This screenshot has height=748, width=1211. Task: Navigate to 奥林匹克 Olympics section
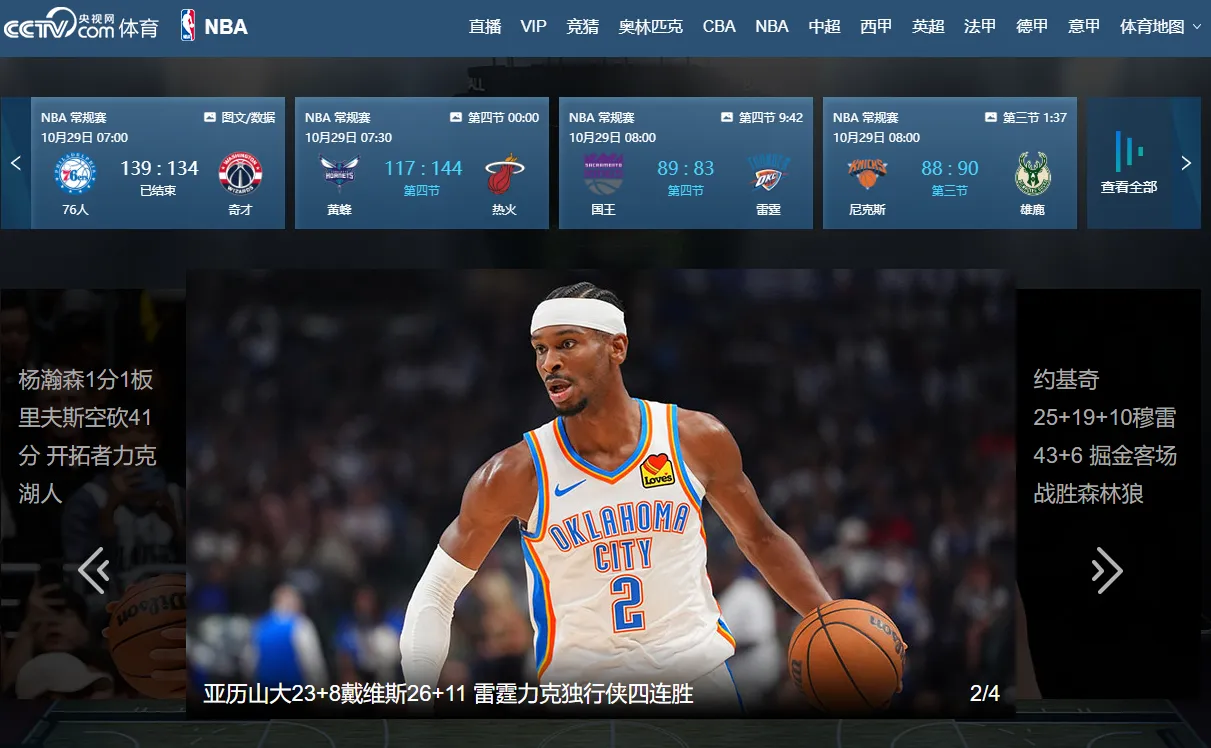point(650,27)
